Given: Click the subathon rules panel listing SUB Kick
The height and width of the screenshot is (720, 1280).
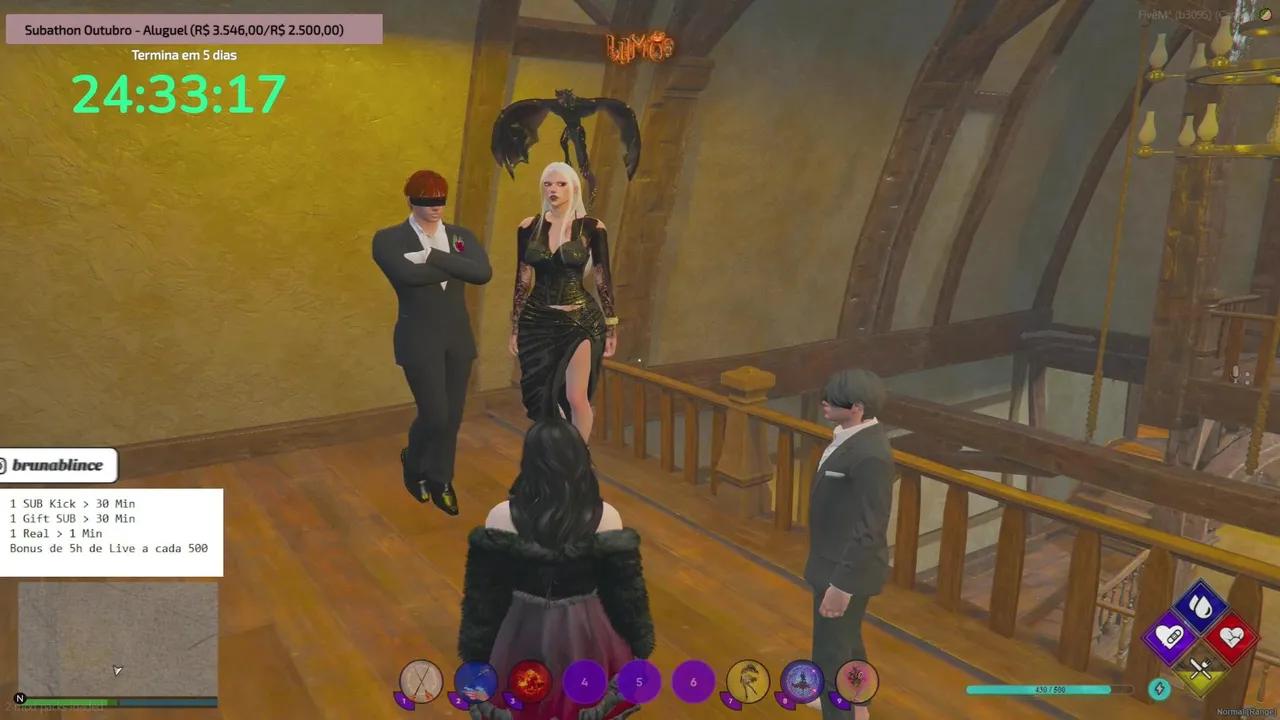Looking at the screenshot, I should (x=110, y=525).
